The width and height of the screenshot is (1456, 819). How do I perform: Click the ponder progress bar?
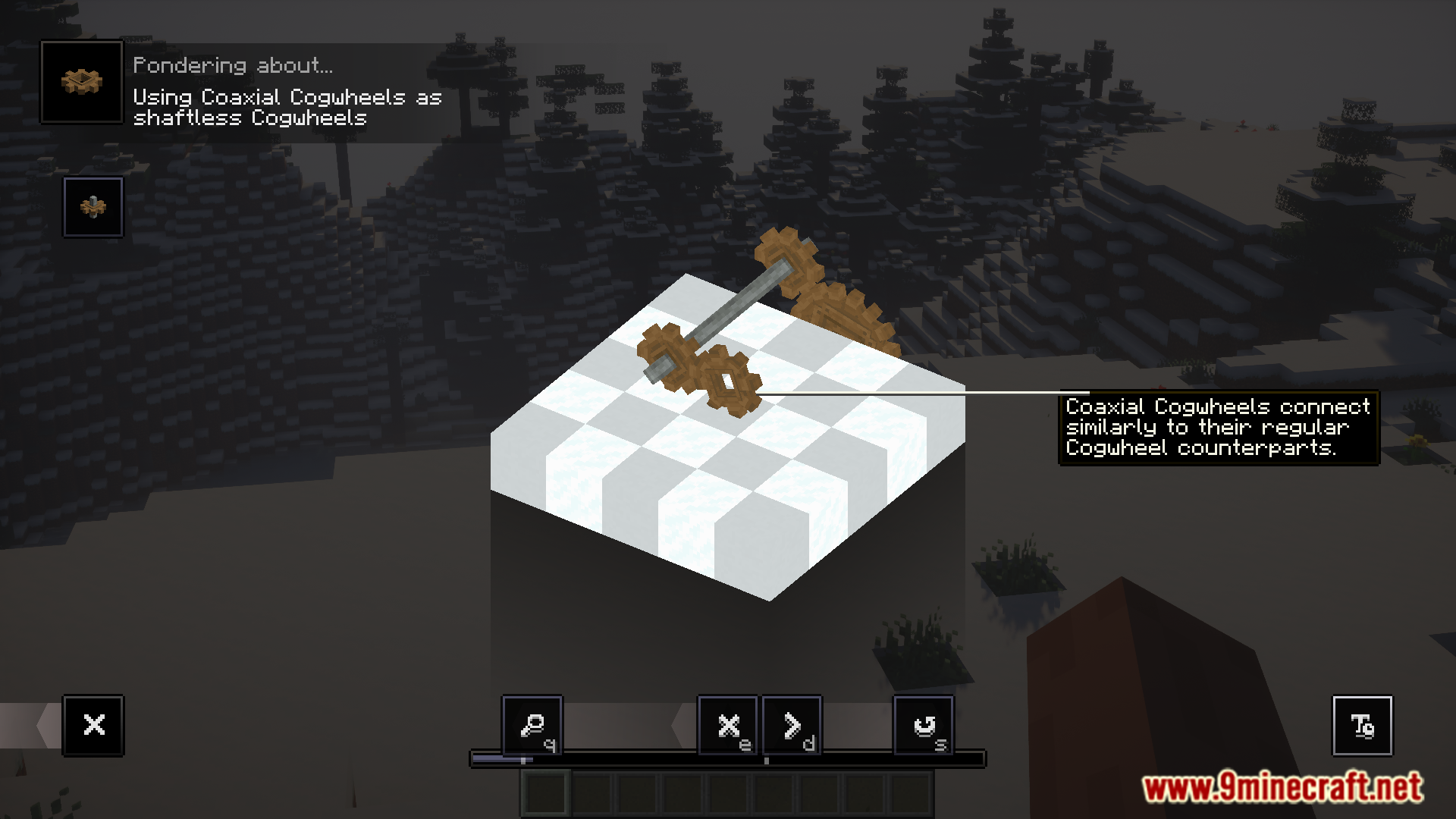tap(727, 758)
